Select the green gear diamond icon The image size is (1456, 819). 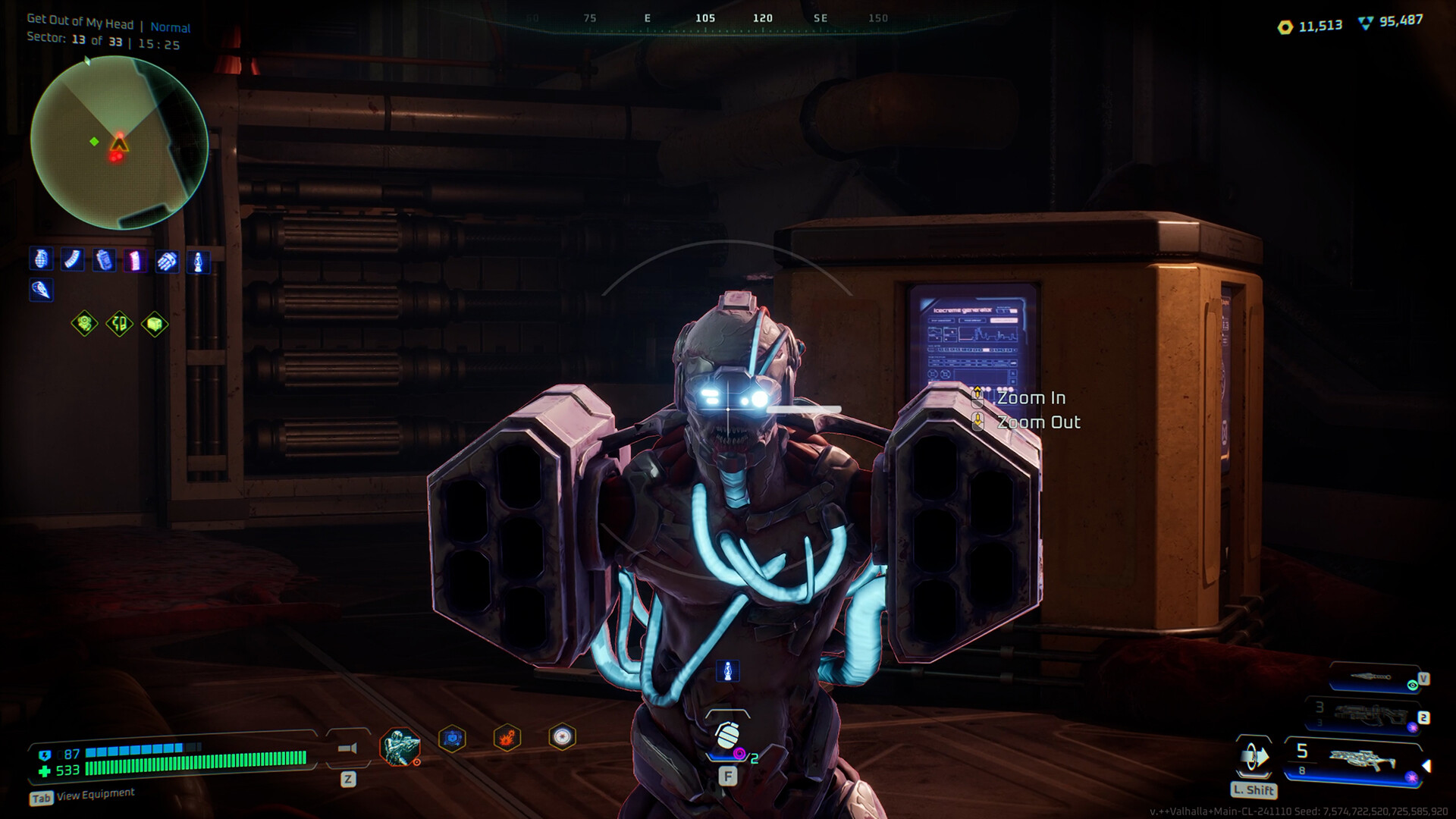coord(85,325)
